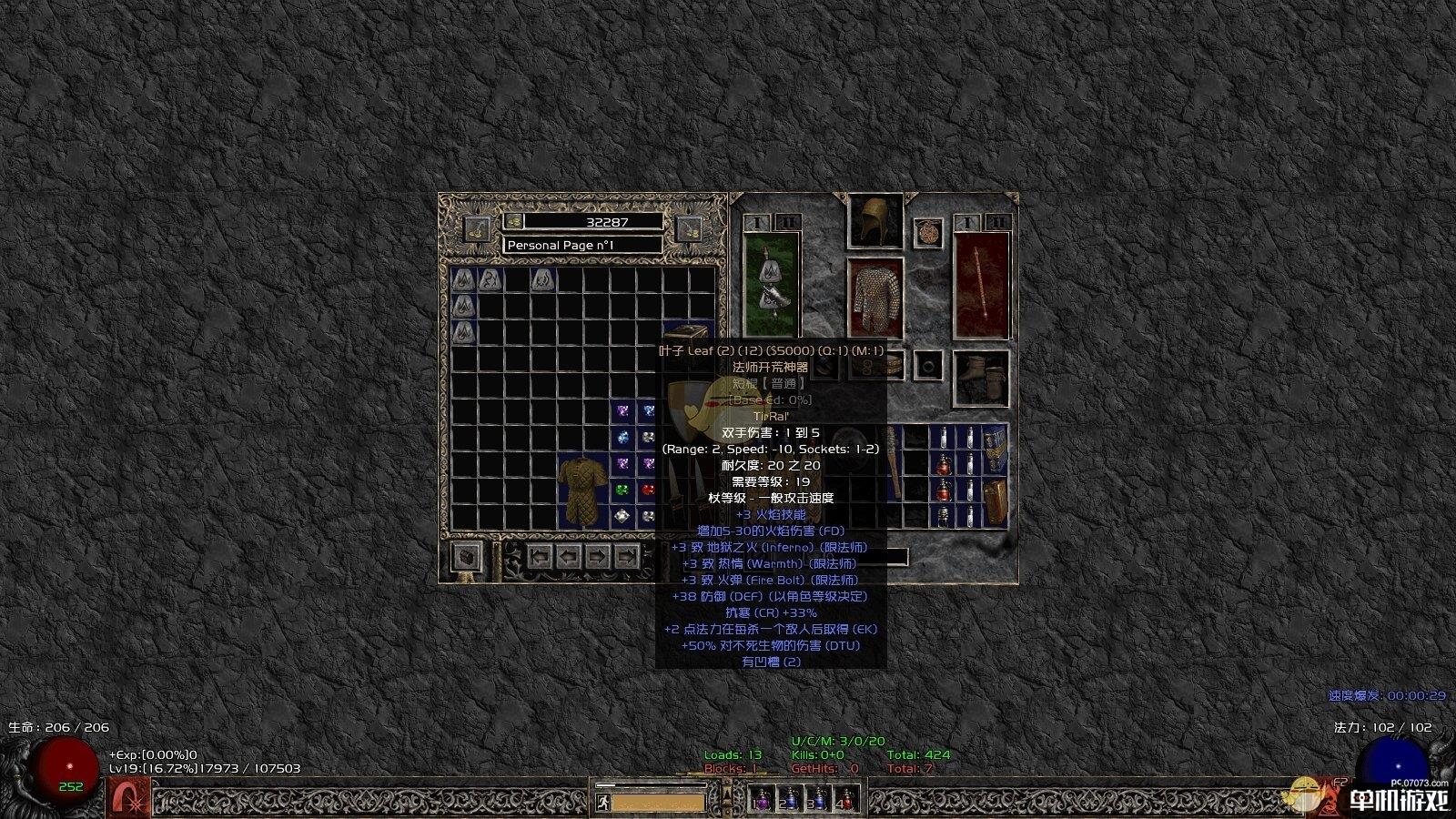Jump to the first stash page

point(541,556)
